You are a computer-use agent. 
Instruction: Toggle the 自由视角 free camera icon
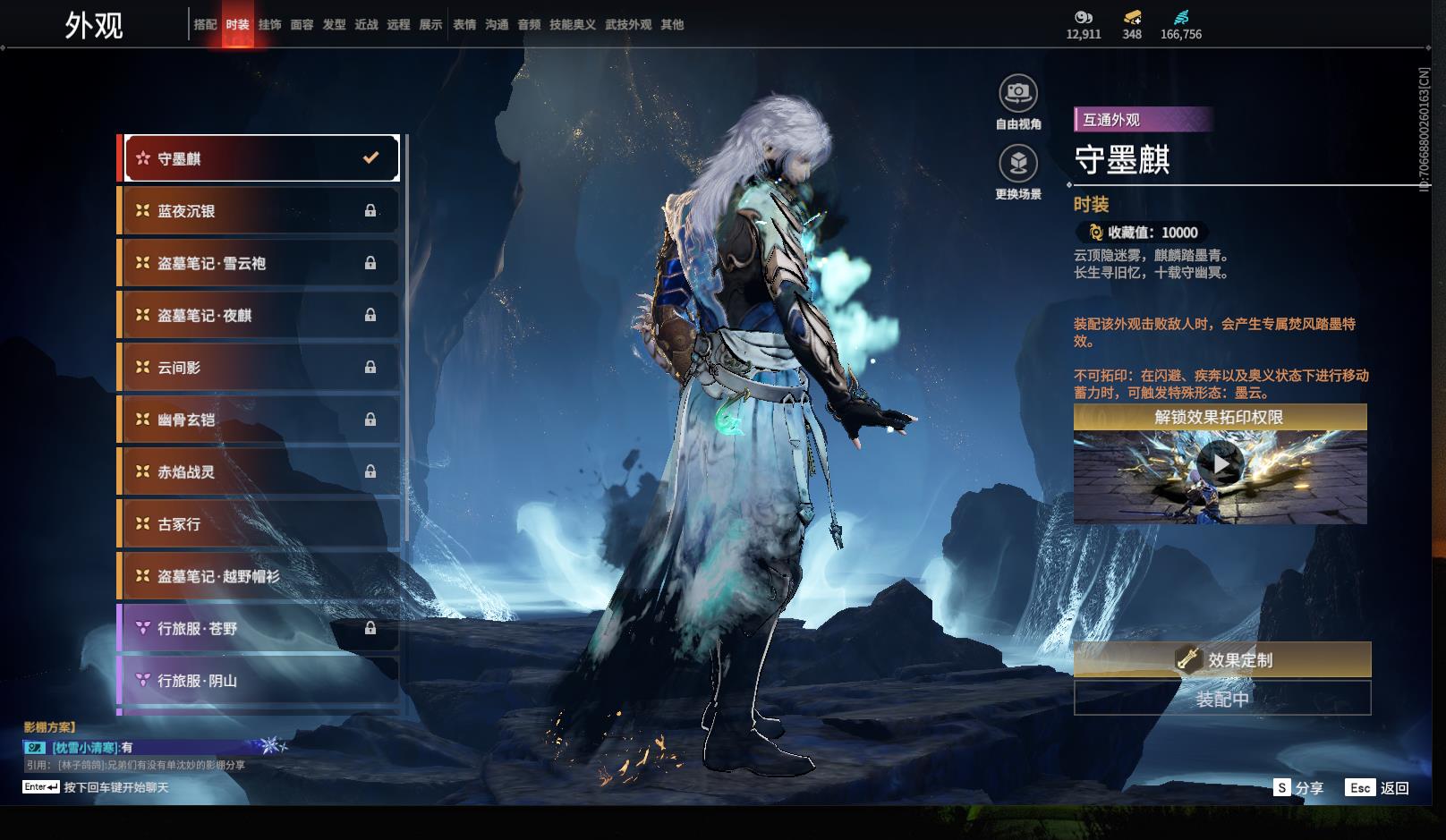[x=1018, y=93]
